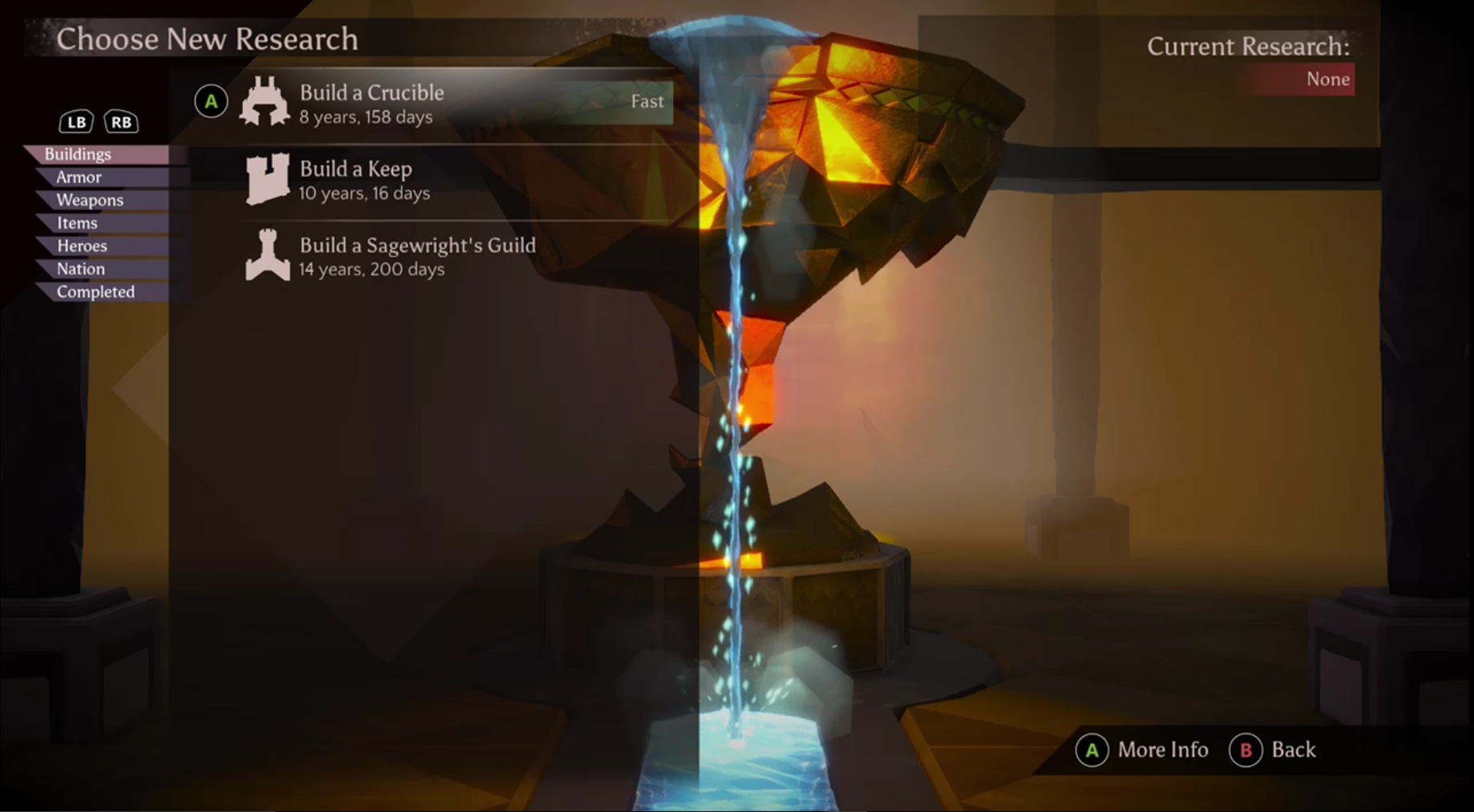Select the Build a Crucible research
The image size is (1474, 812).
(x=372, y=102)
